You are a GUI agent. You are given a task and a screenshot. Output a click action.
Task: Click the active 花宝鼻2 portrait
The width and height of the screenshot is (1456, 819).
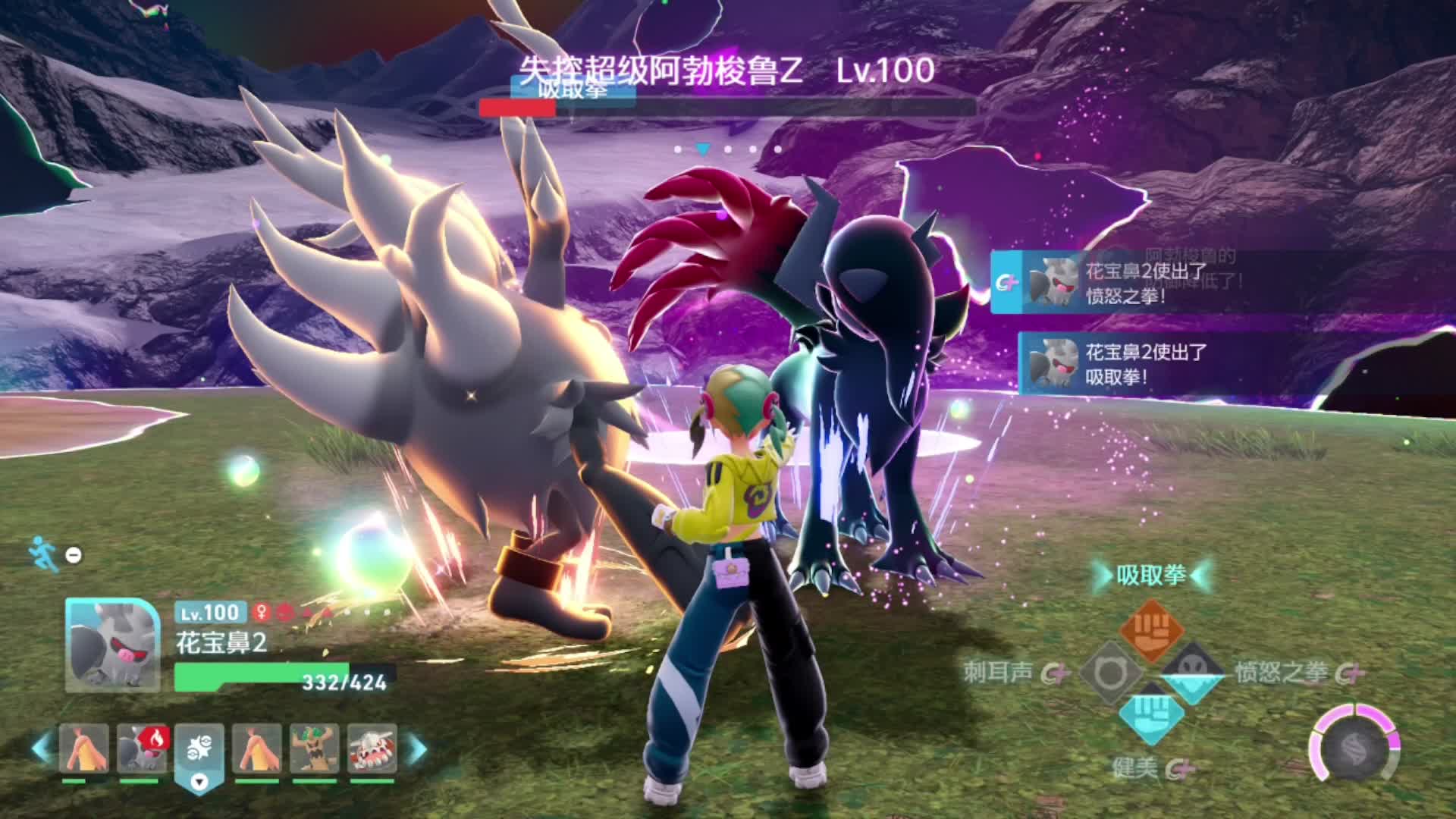coord(112,645)
